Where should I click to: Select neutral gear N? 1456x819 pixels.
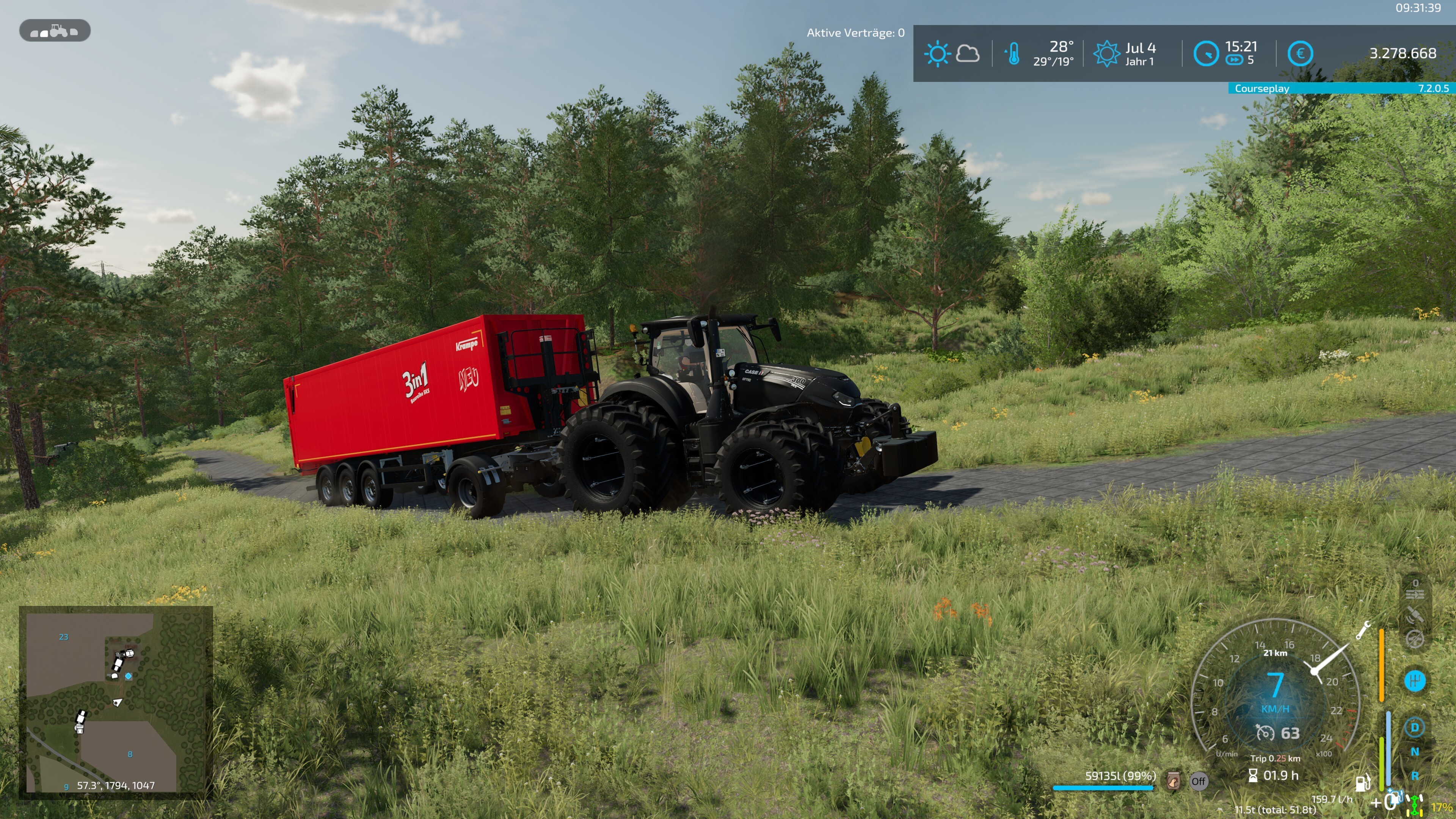click(1415, 752)
